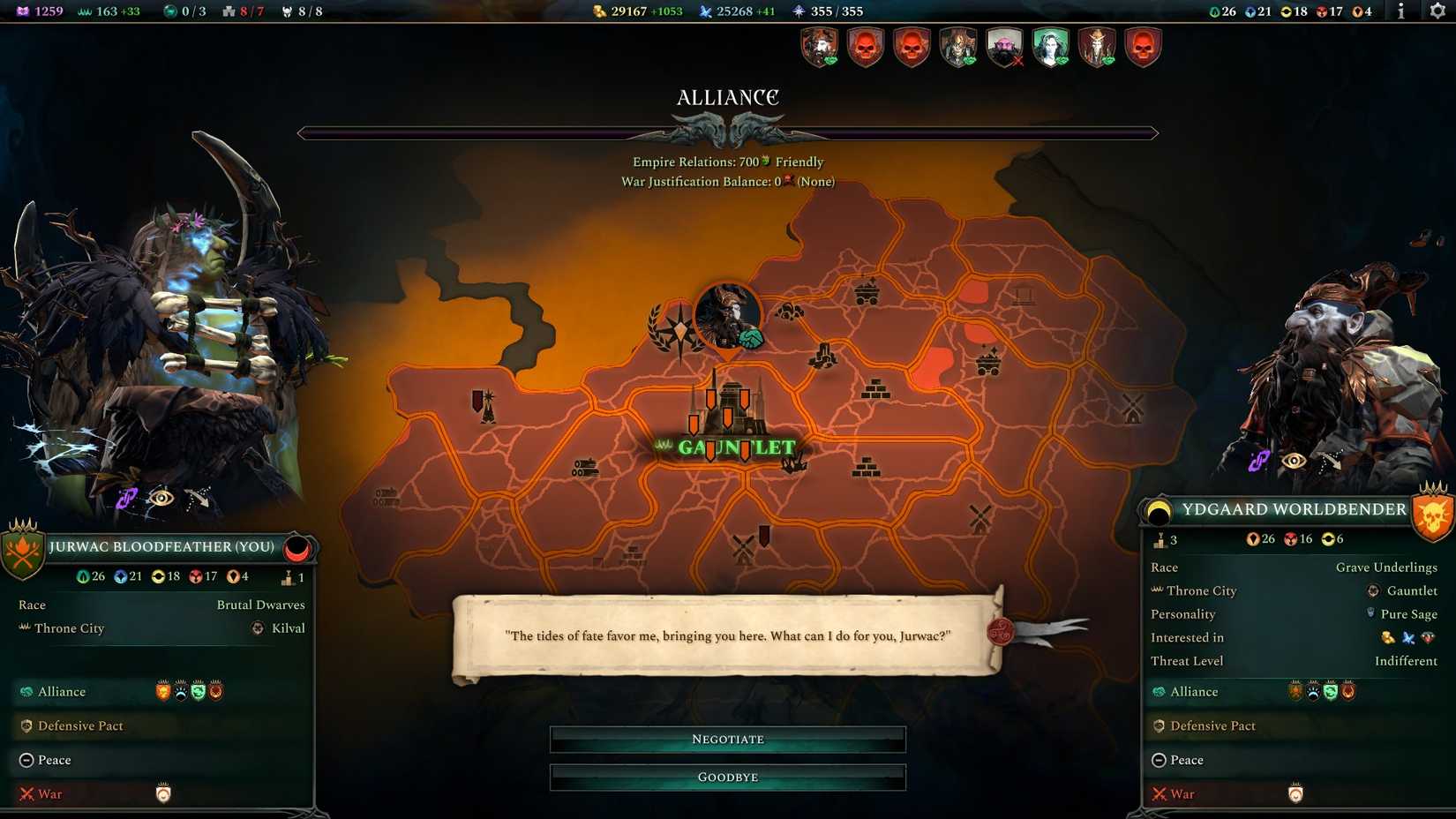Click the orange shield beside Jurwac's Alliance row
This screenshot has height=819, width=1456.
(162, 692)
